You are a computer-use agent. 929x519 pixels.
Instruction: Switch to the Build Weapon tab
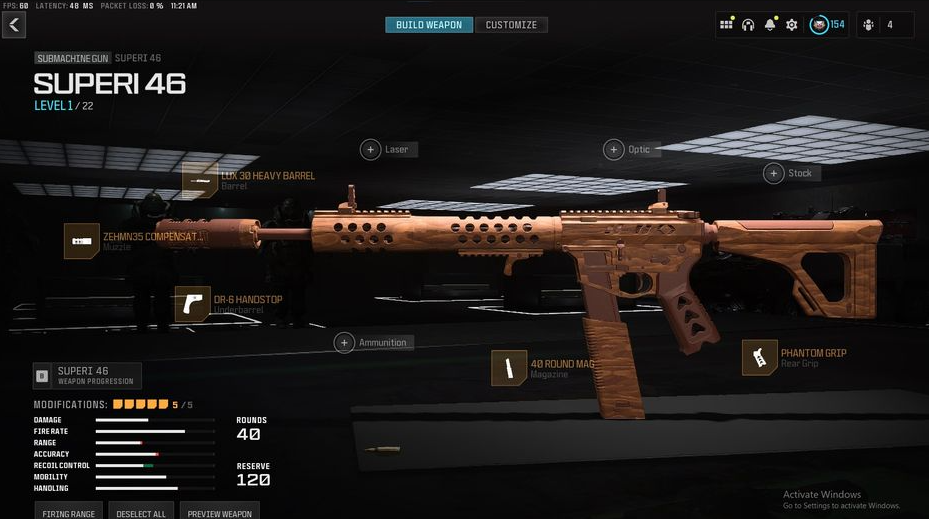click(x=429, y=25)
